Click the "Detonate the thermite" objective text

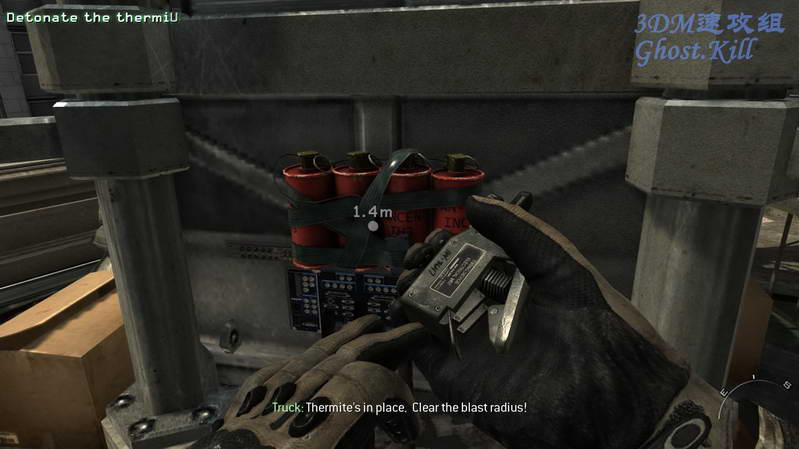tap(84, 17)
